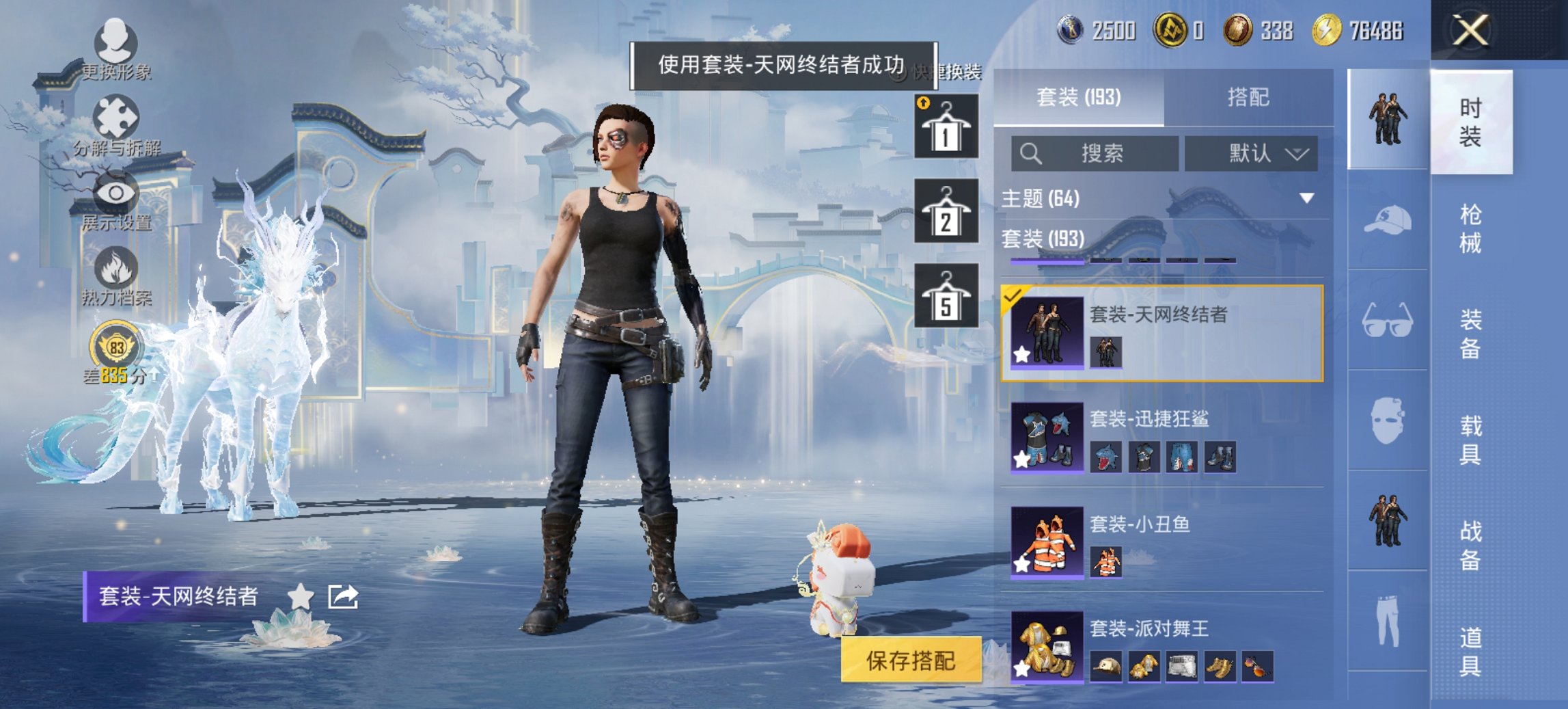Open the 枪械 category
This screenshot has width=1568, height=709.
[x=1470, y=228]
